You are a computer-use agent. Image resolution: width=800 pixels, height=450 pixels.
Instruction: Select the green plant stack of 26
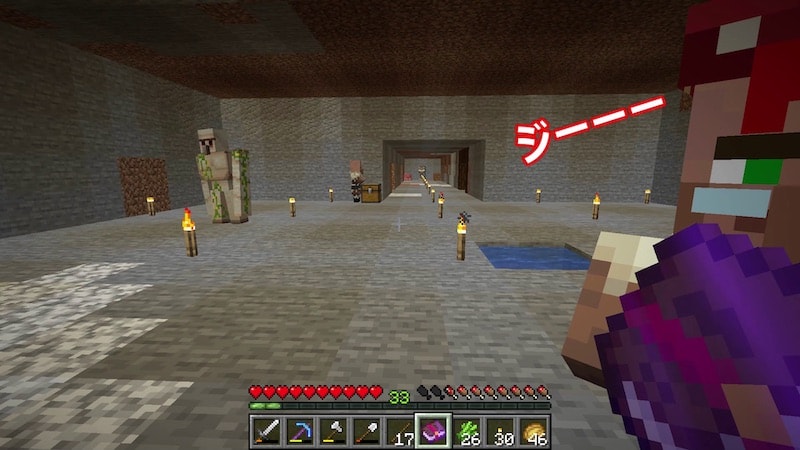coord(467,431)
